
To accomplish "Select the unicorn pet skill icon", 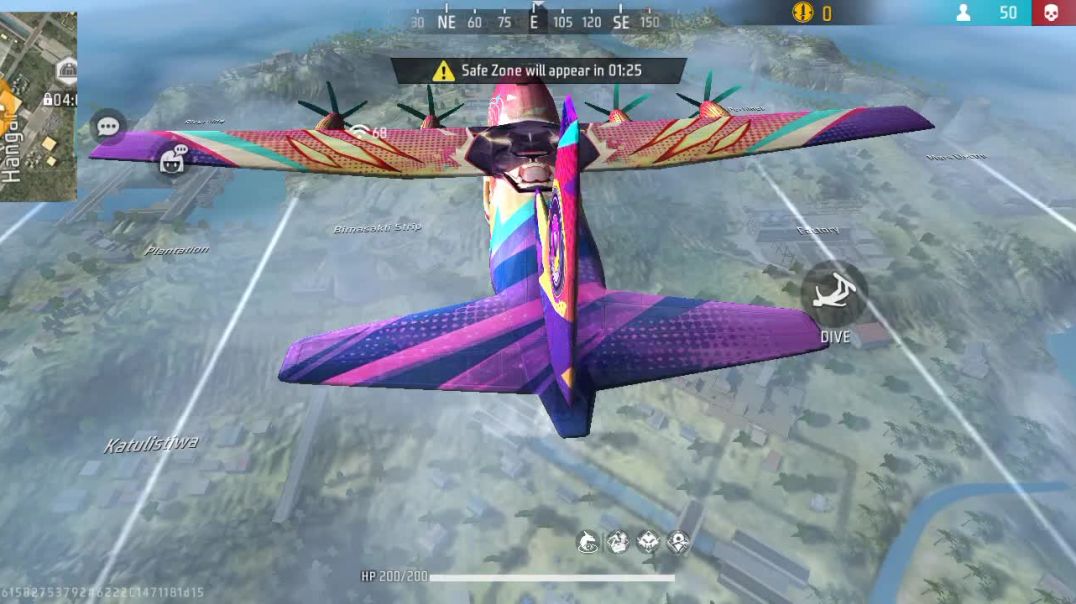I will (x=587, y=543).
